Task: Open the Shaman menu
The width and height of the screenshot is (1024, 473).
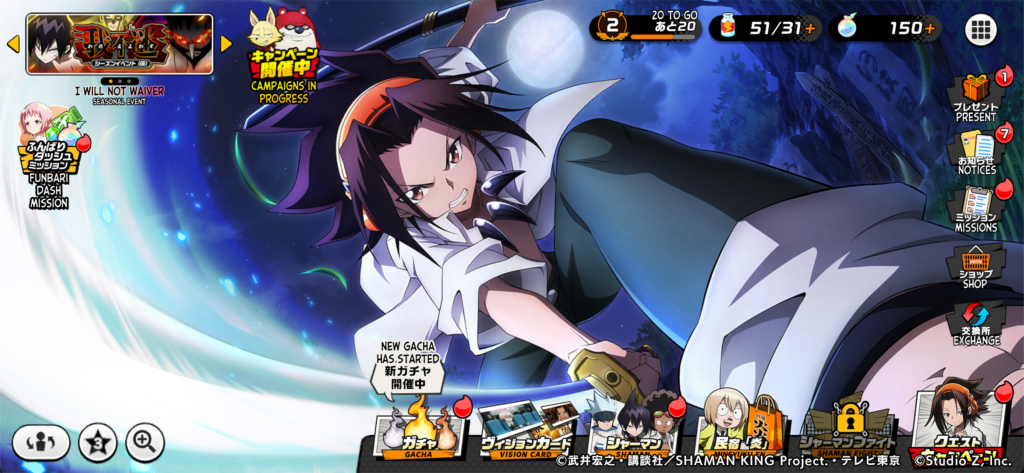Action: click(633, 427)
